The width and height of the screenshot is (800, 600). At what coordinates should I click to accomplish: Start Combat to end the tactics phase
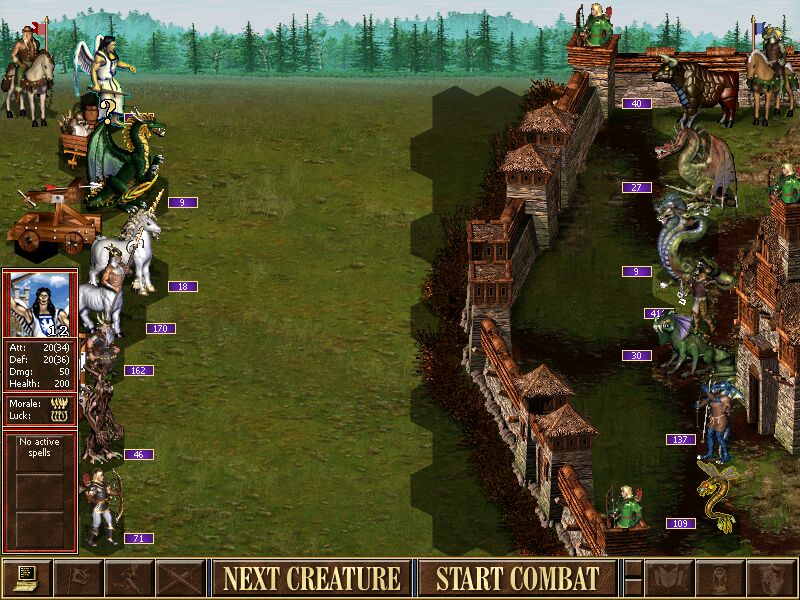[x=517, y=578]
